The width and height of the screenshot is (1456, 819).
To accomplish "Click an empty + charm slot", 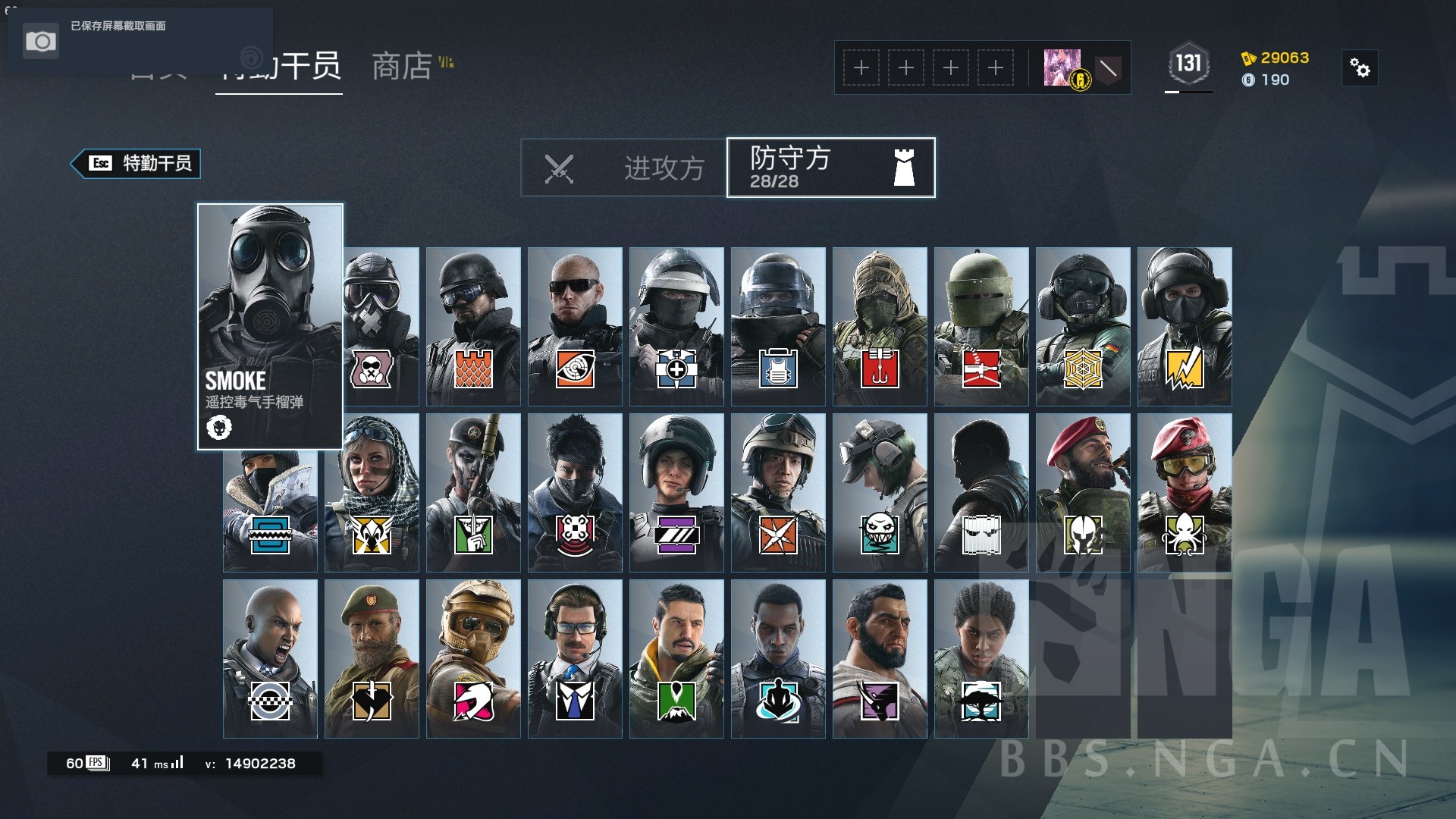I will point(861,67).
